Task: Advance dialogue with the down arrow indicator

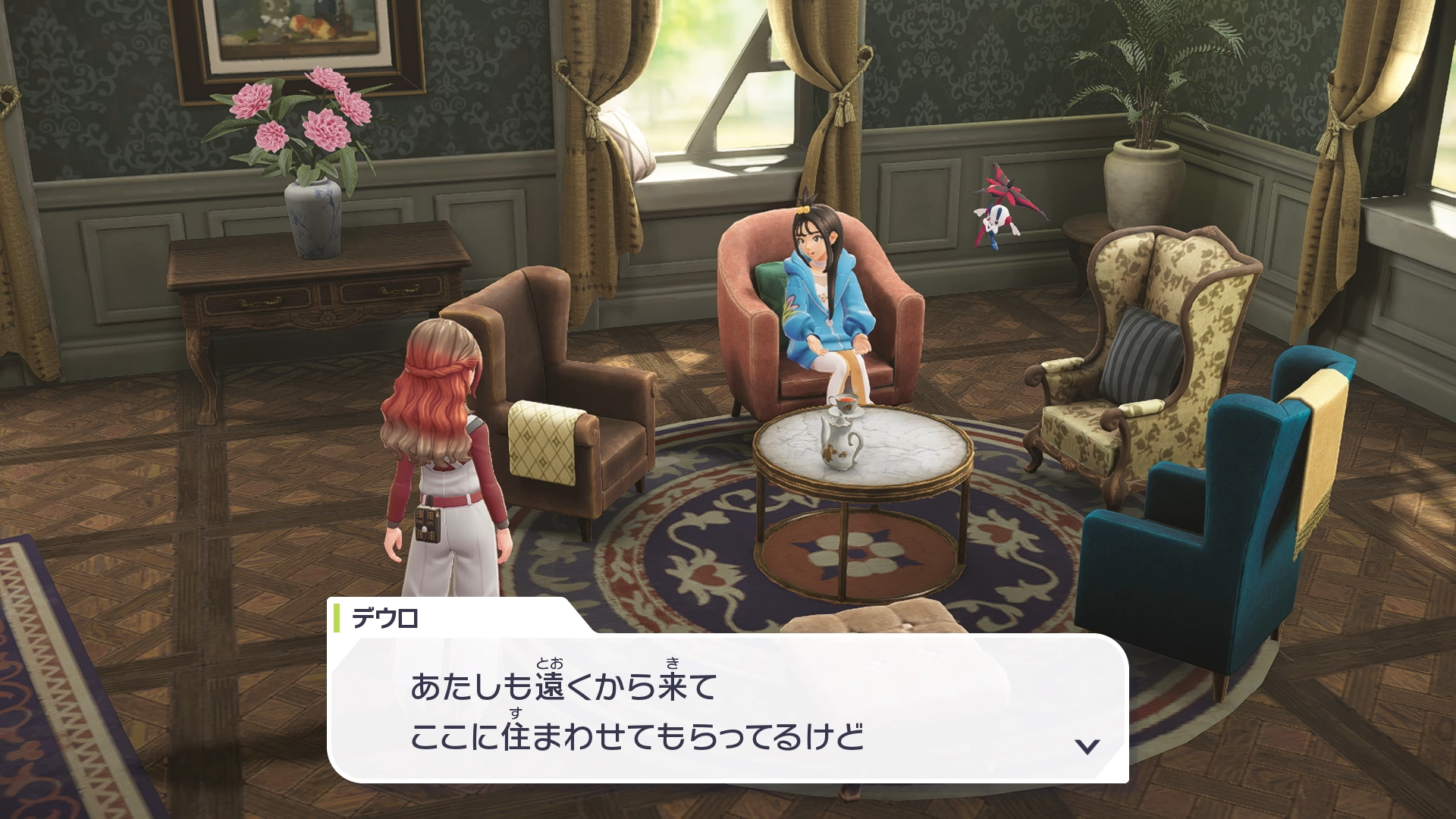Action: coord(1087,747)
